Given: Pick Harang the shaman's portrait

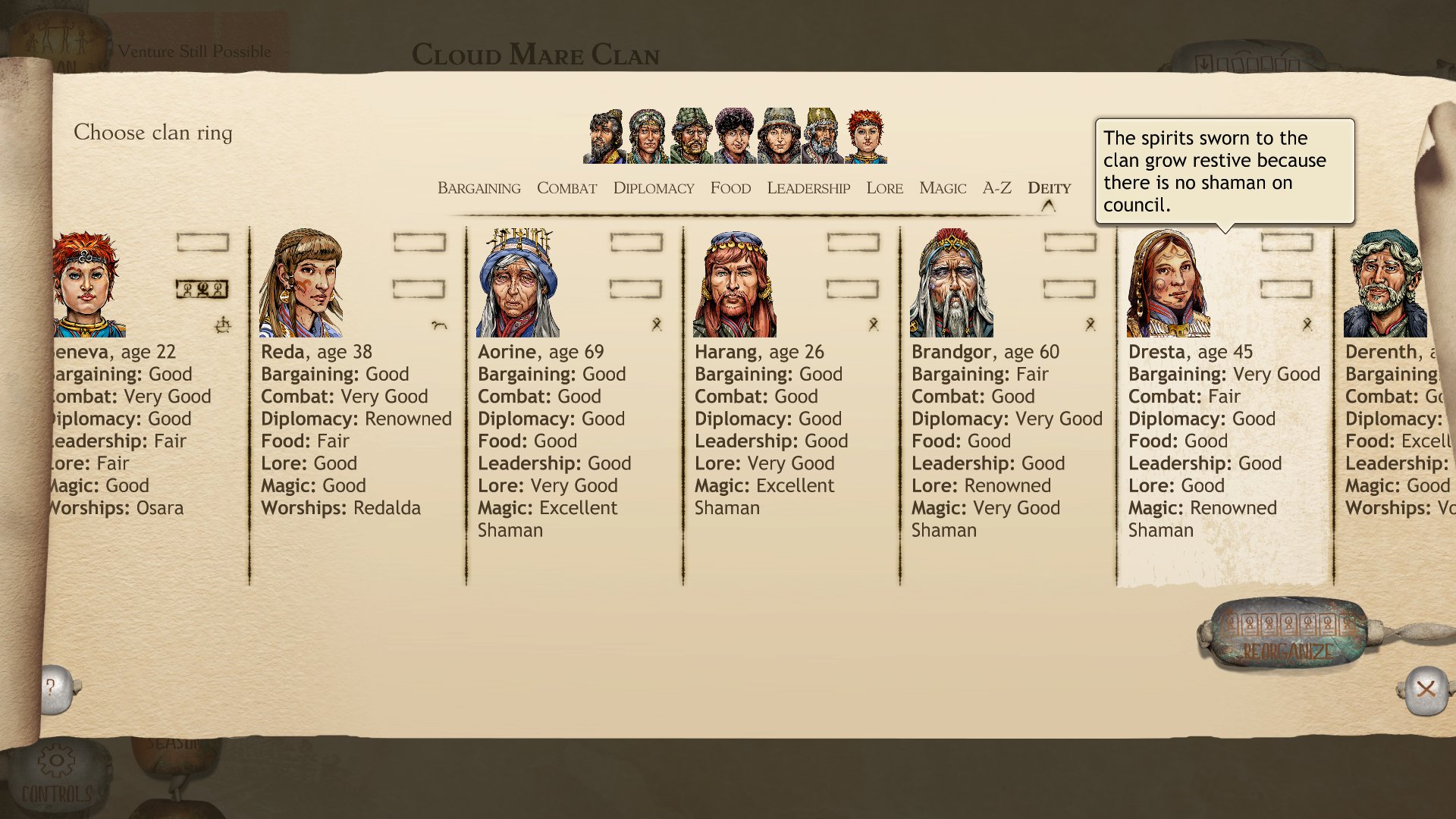Looking at the screenshot, I should (734, 284).
